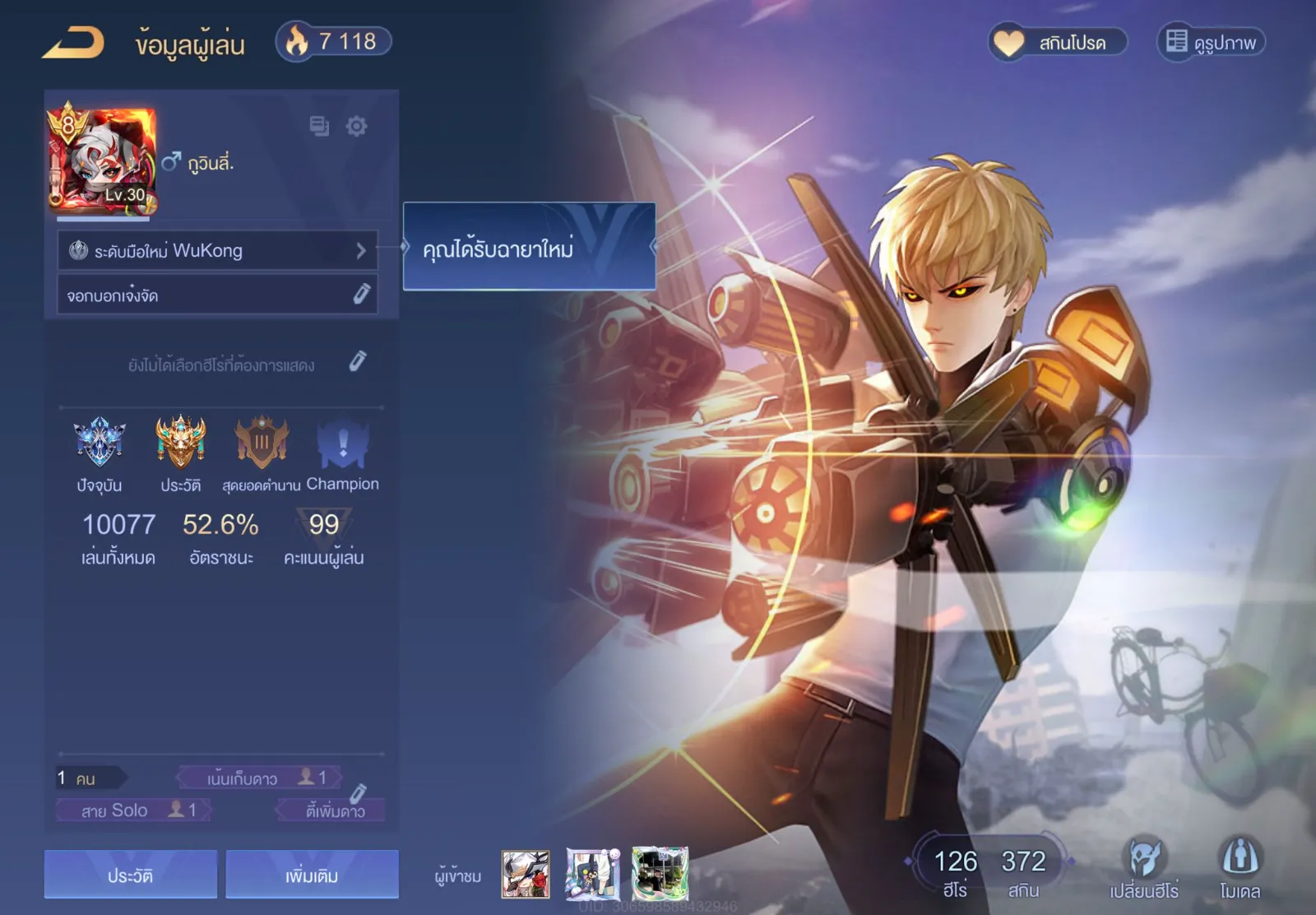
Task: Select the สุดยอดตำนาน legend badge
Action: 262,442
